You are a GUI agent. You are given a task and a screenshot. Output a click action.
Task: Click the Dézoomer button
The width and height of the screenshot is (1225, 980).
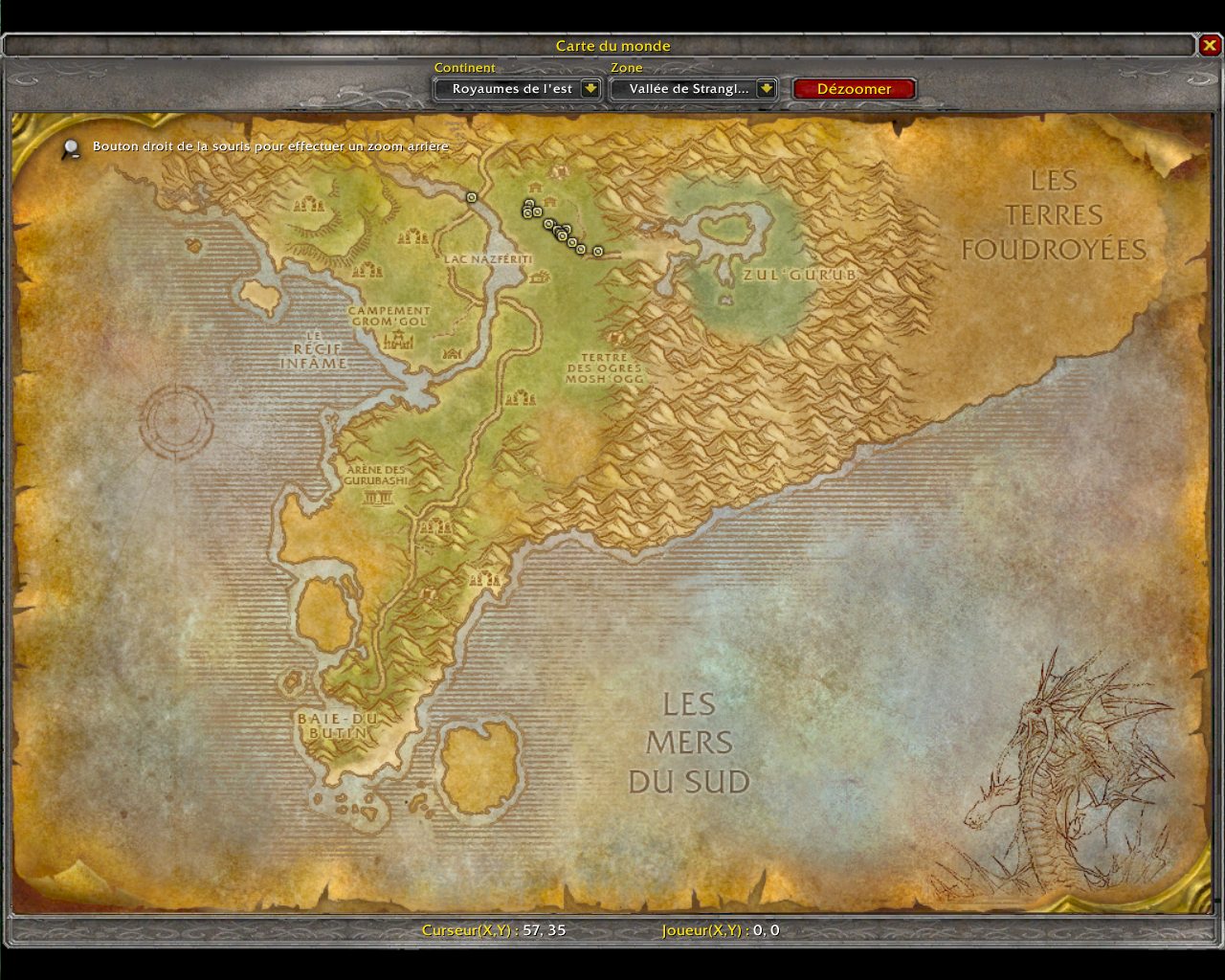coord(854,89)
